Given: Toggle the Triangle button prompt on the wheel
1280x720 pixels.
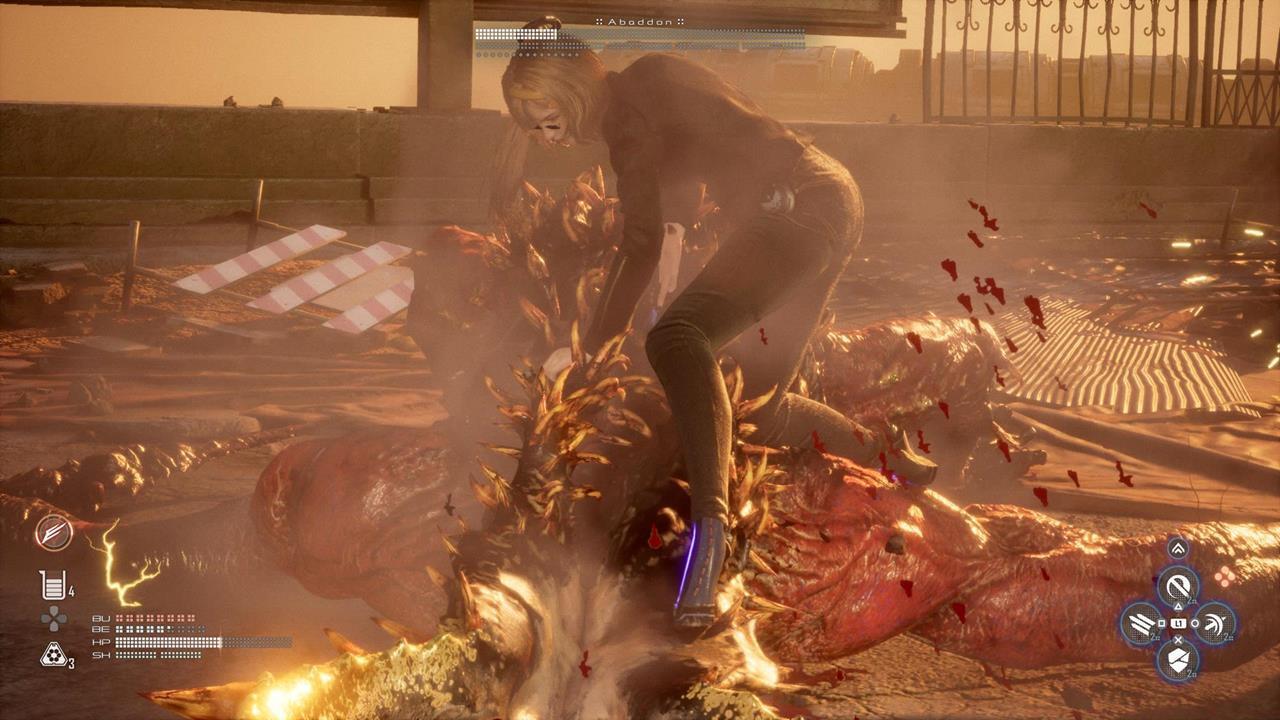Looking at the screenshot, I should point(1179,607).
